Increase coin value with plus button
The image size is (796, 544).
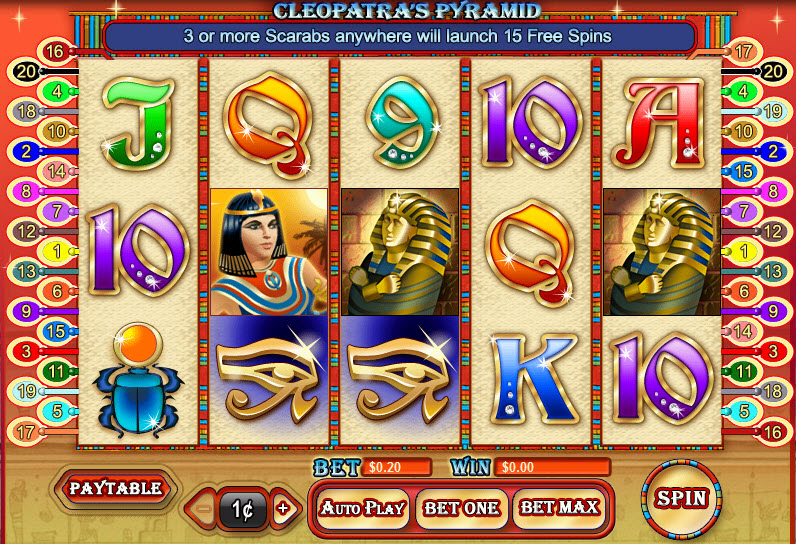click(283, 509)
